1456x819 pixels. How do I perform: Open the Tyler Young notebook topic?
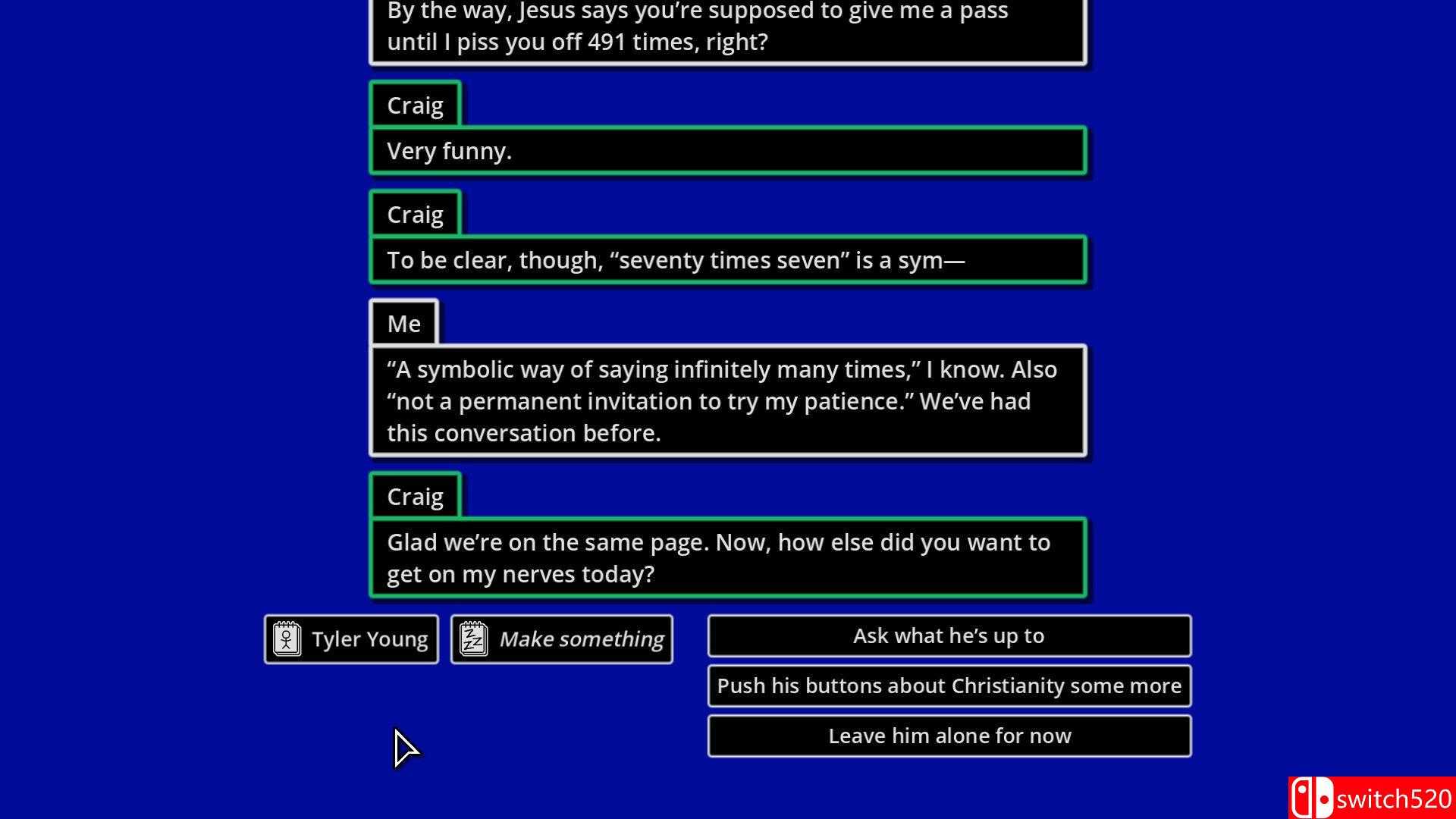(351, 639)
